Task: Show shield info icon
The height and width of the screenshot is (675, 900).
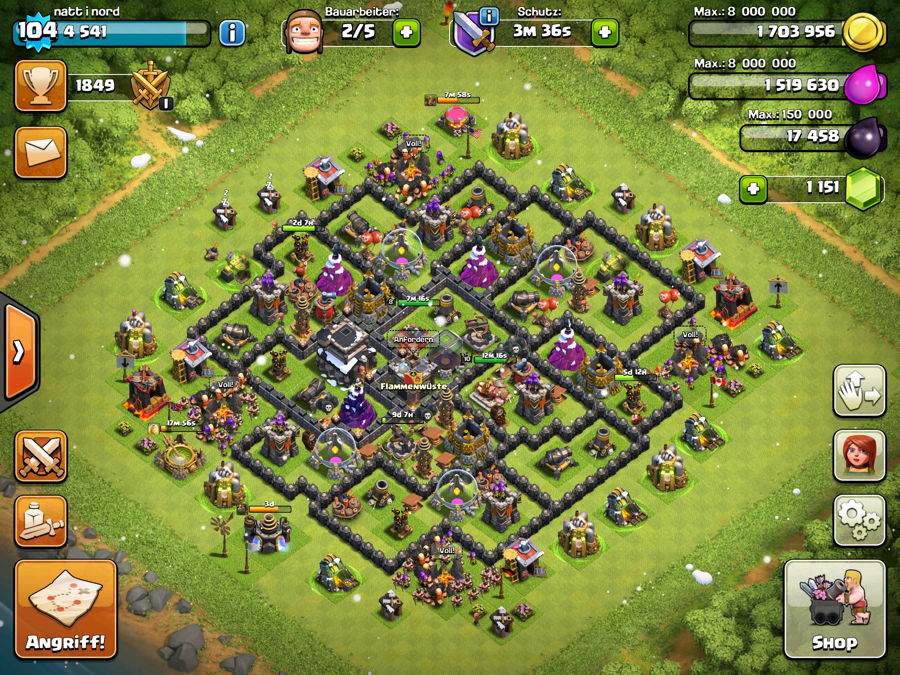Action: click(489, 16)
